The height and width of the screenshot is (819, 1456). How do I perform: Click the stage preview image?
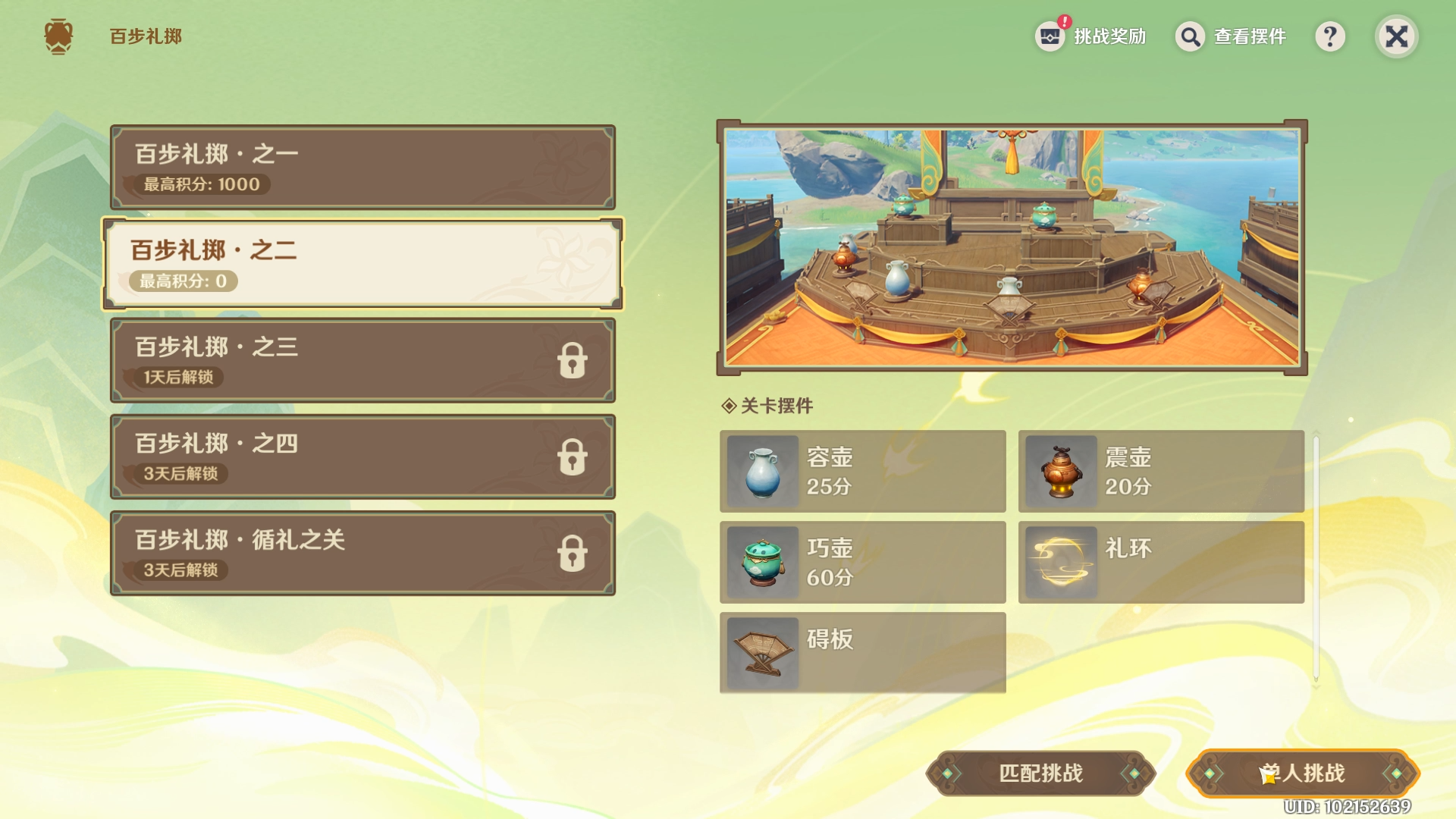[1012, 247]
